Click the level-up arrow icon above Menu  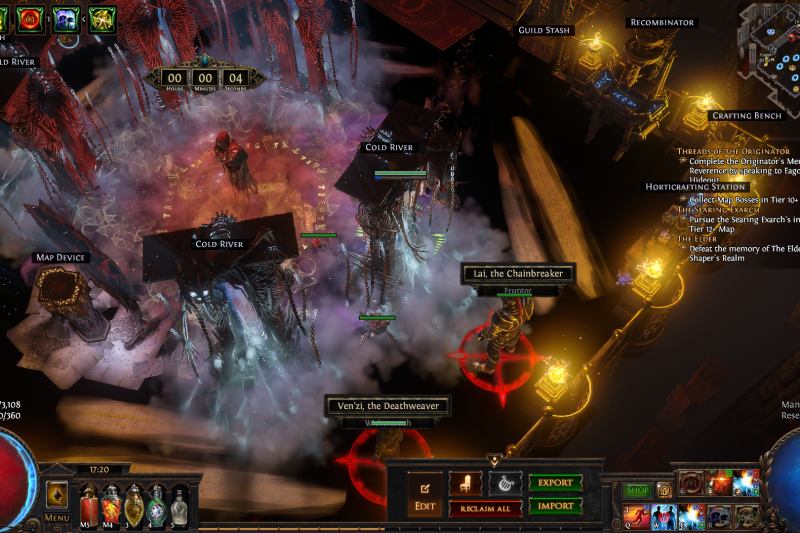(57, 494)
